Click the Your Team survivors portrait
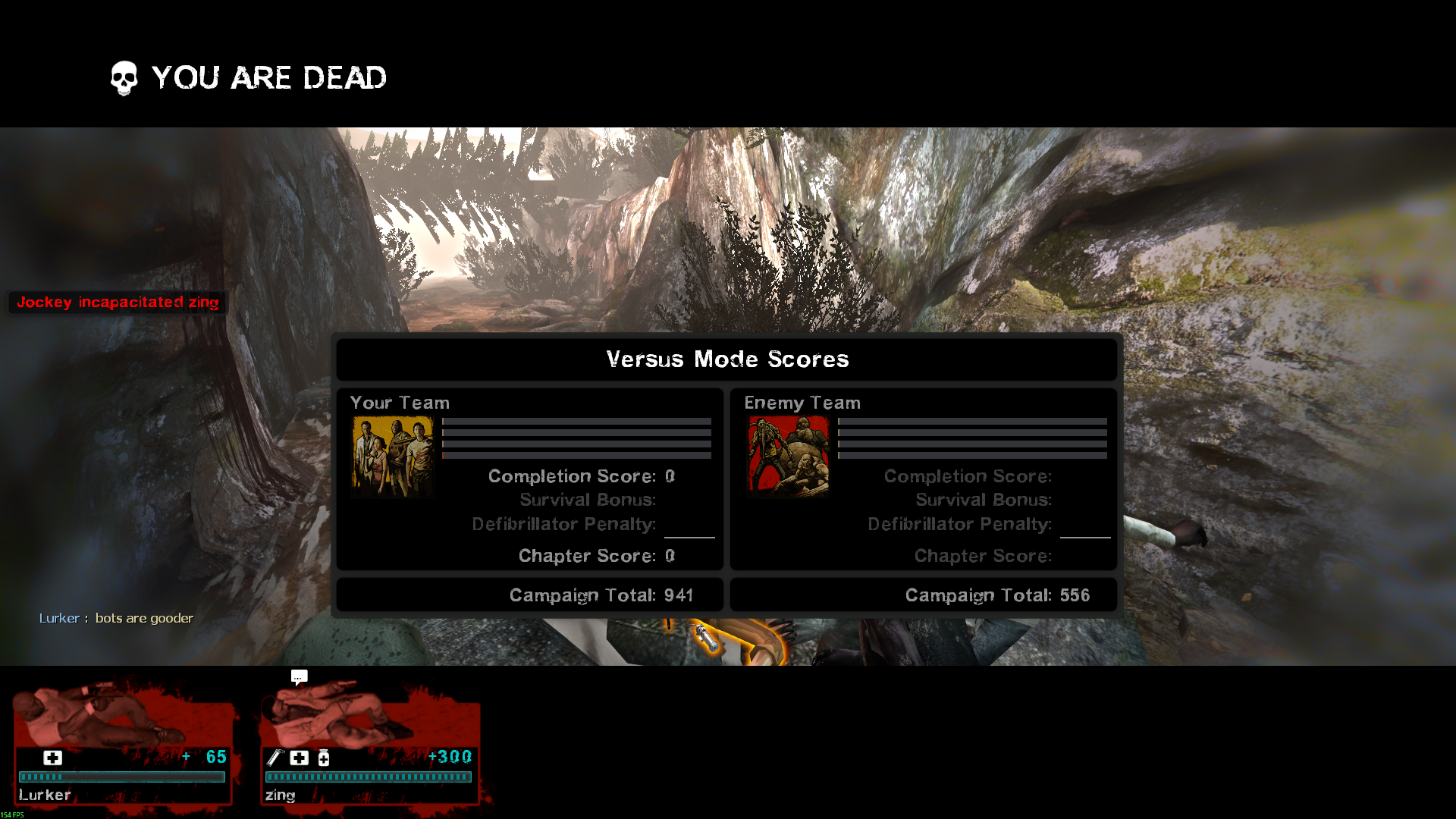 pyautogui.click(x=392, y=457)
